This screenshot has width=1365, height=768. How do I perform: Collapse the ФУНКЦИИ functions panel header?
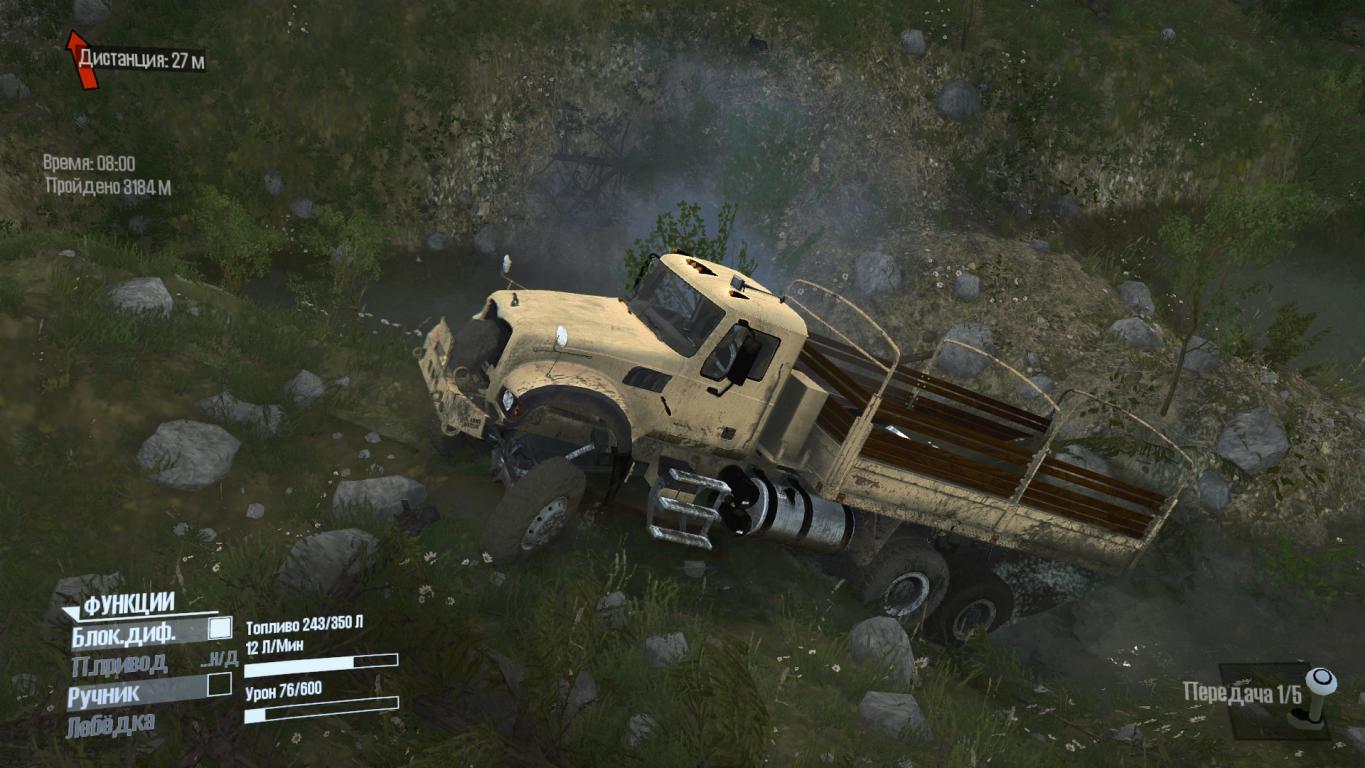pyautogui.click(x=128, y=604)
